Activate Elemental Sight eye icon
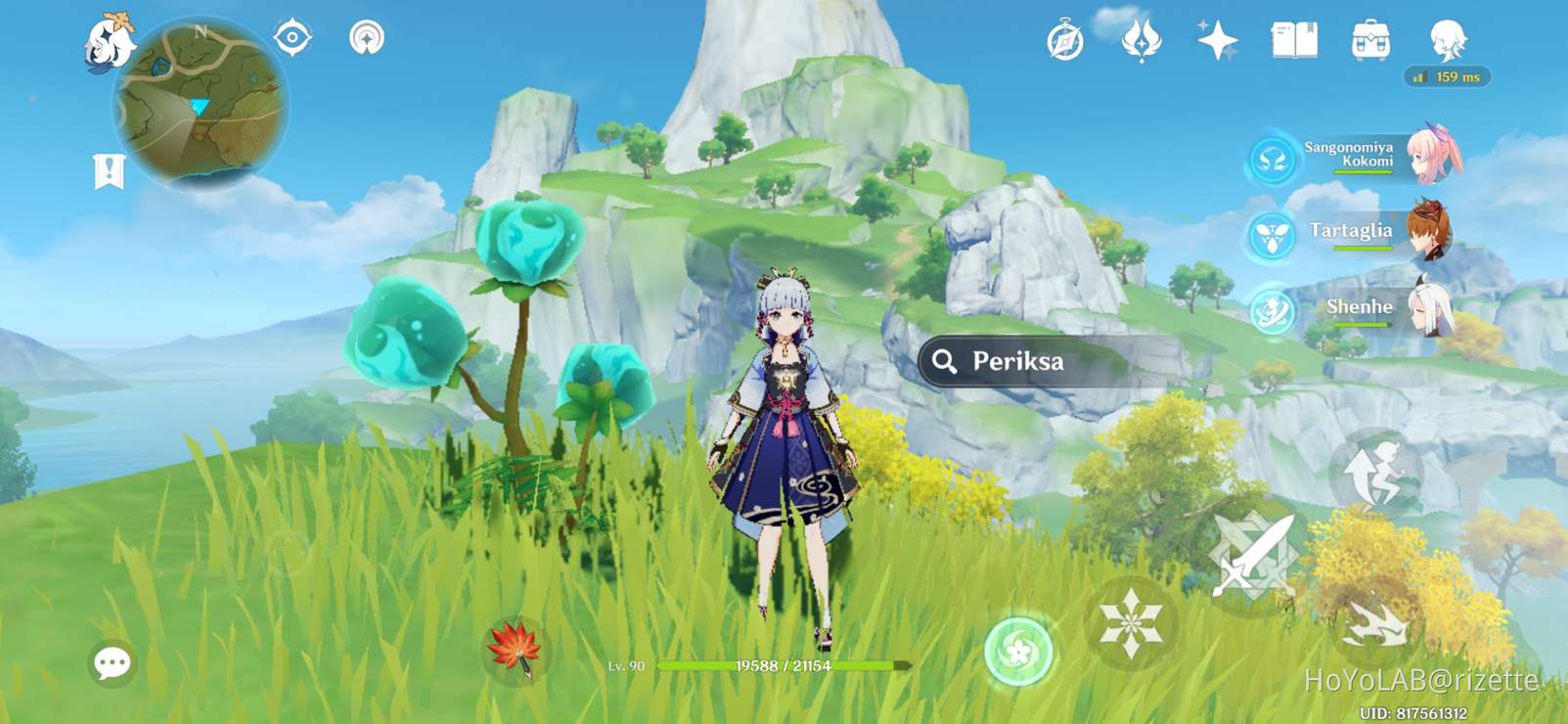This screenshot has width=1568, height=724. [x=291, y=39]
